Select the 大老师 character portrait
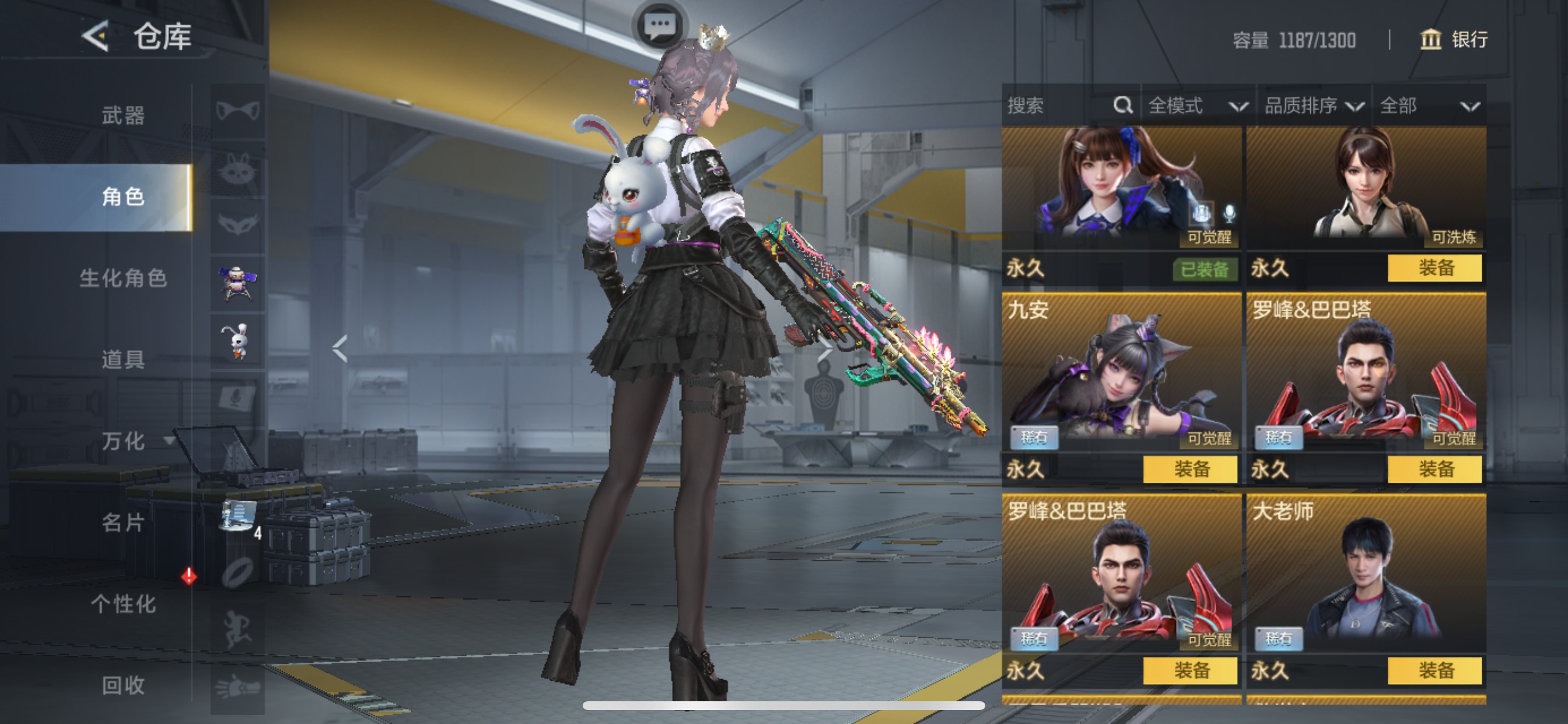1568x724 pixels. click(1366, 575)
